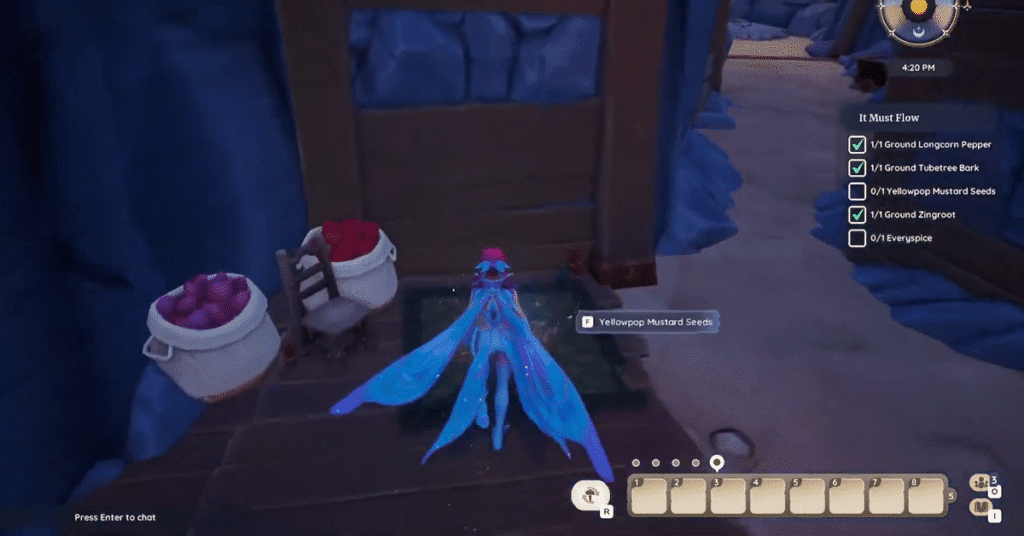Viewport: 1024px width, 536px height.
Task: Select hotbar slot 5
Action: [805, 495]
